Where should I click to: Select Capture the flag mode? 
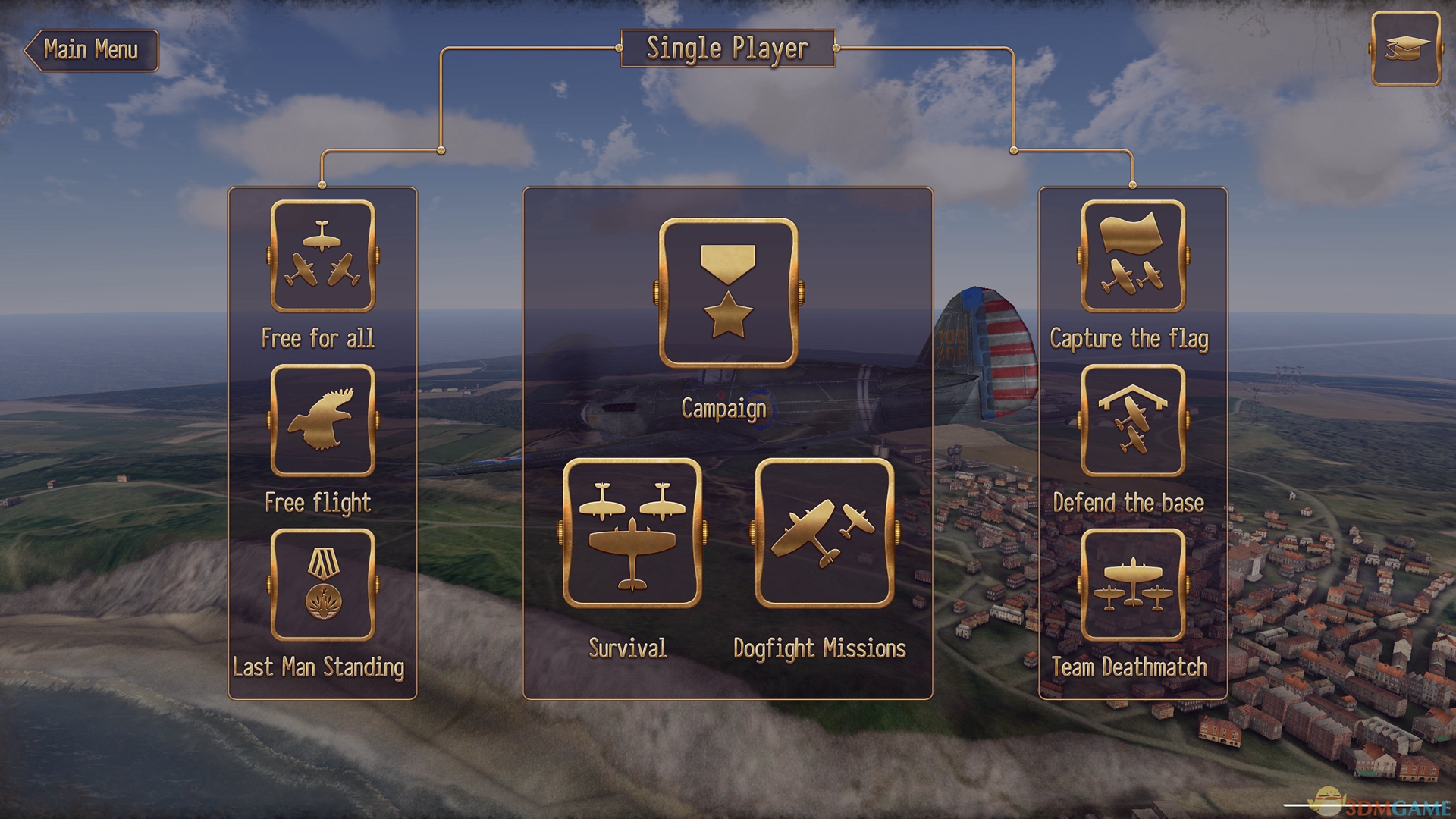tap(1132, 256)
